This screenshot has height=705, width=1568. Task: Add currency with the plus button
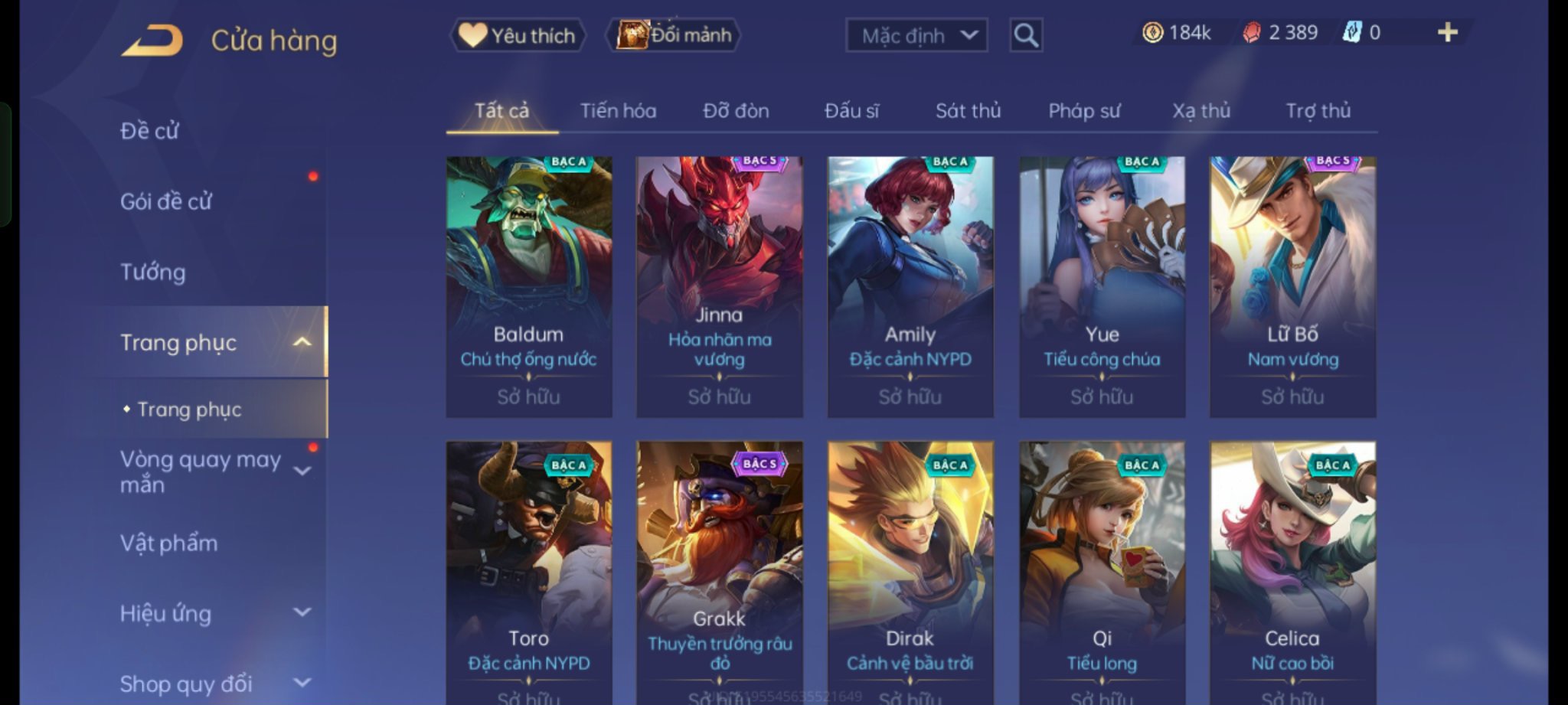click(x=1447, y=33)
